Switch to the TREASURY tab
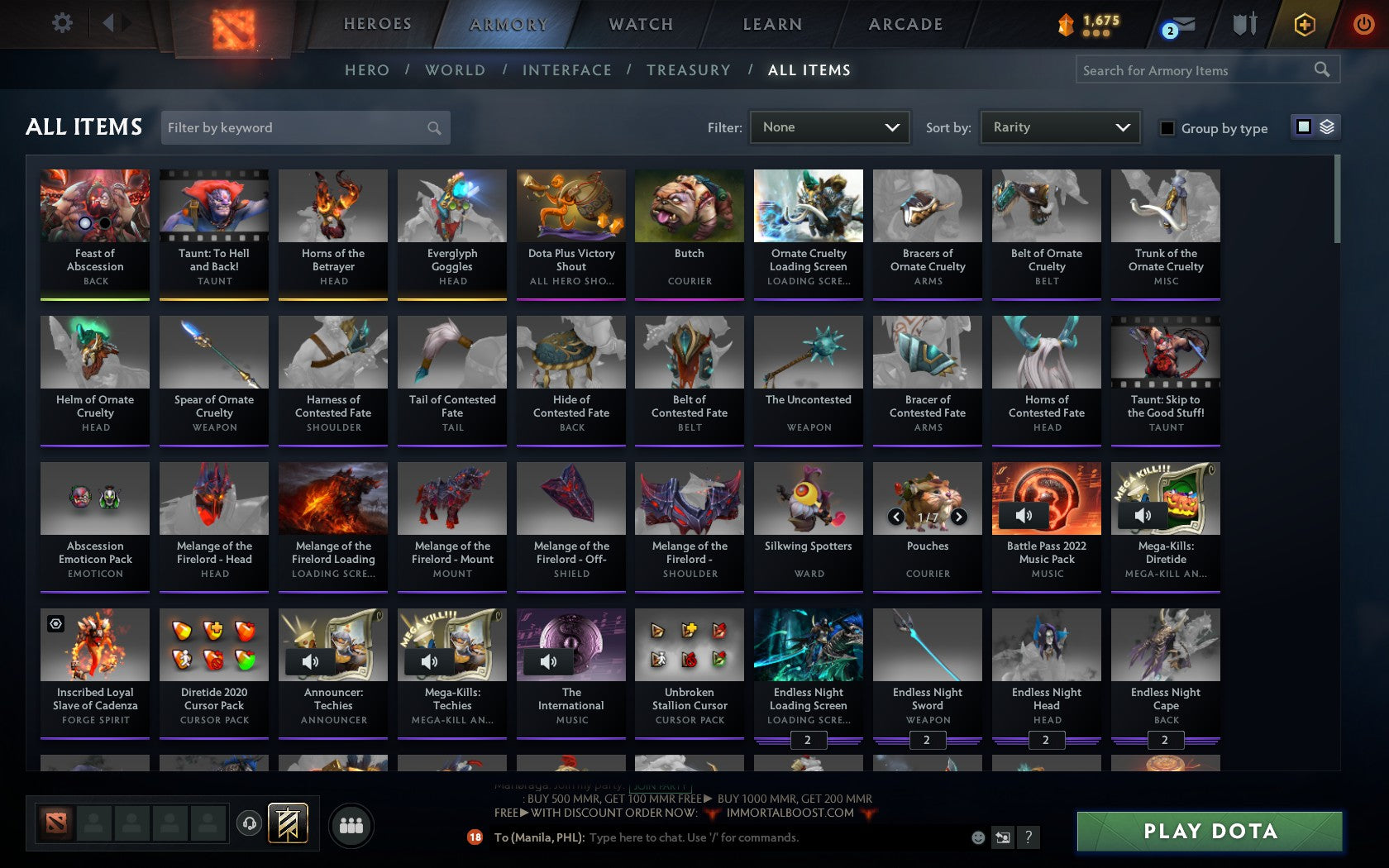The image size is (1389, 868). click(689, 70)
